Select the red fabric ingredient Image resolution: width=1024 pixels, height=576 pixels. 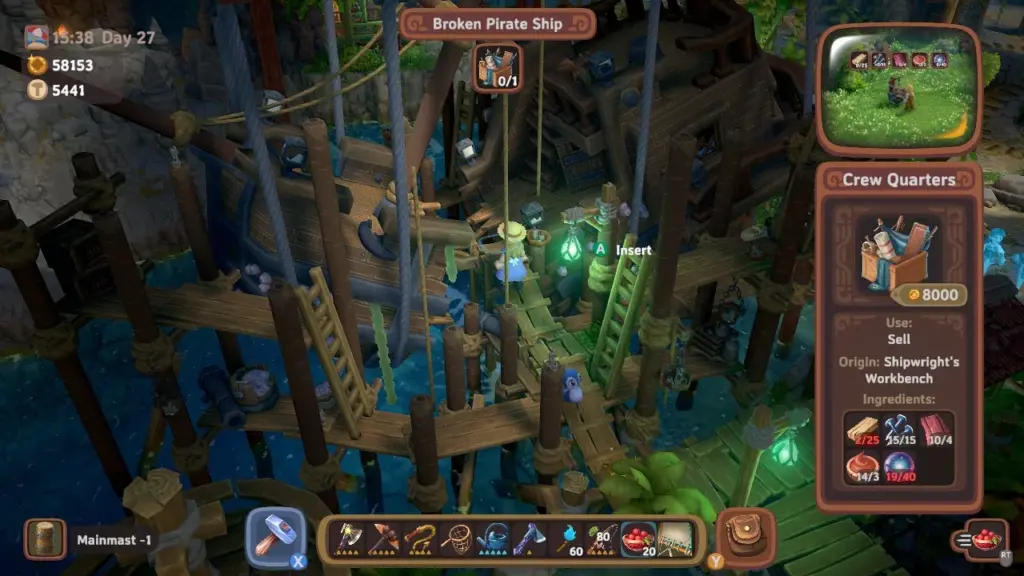[936, 429]
